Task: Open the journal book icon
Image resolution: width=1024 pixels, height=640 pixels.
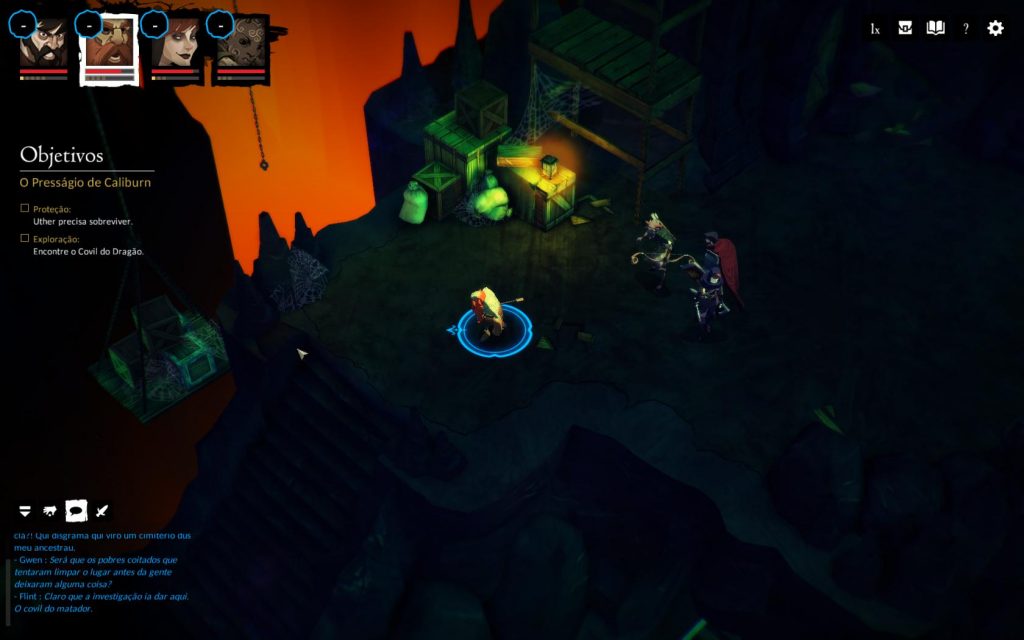Action: pos(935,28)
